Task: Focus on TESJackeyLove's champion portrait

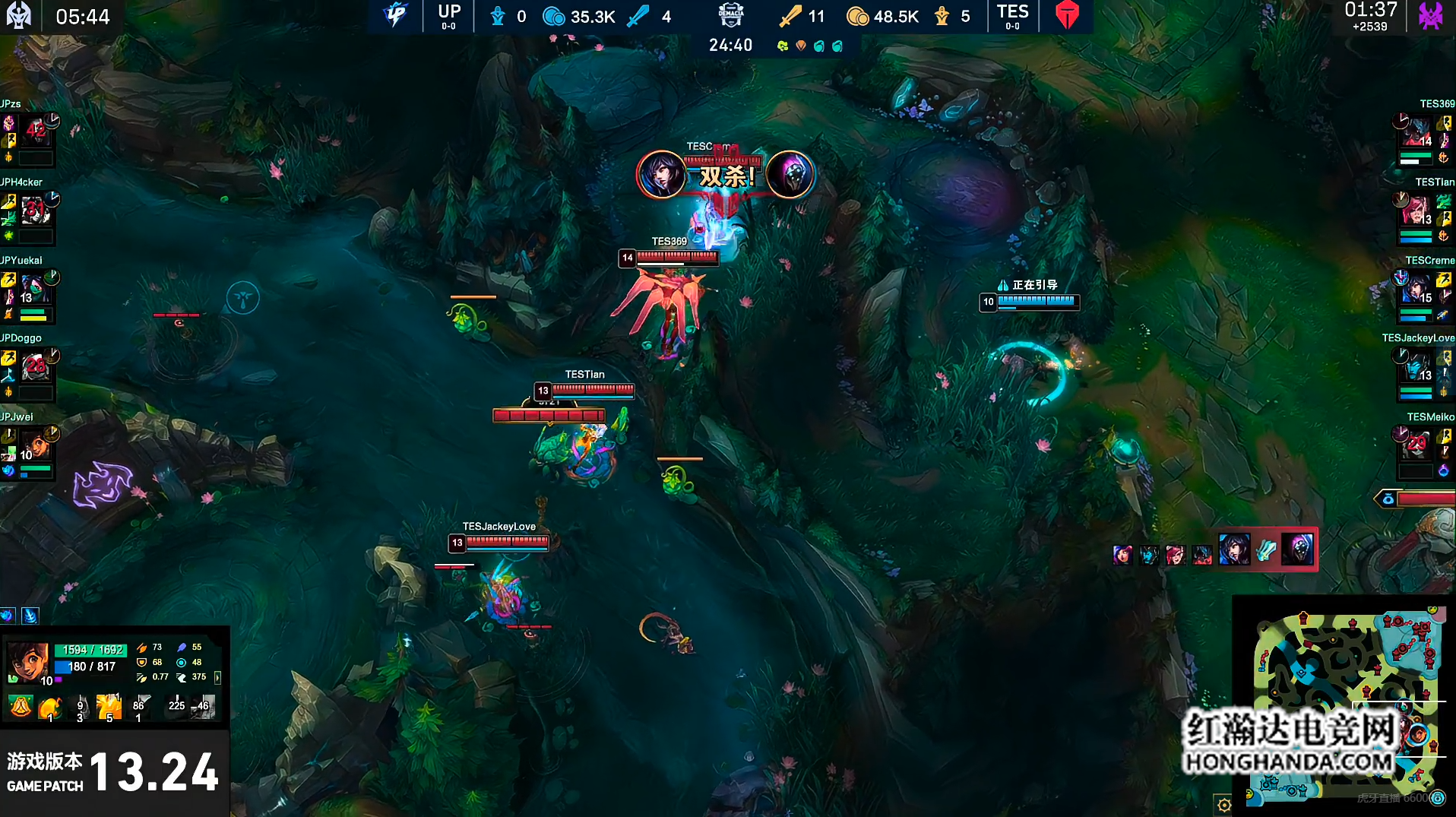Action: tap(1416, 367)
